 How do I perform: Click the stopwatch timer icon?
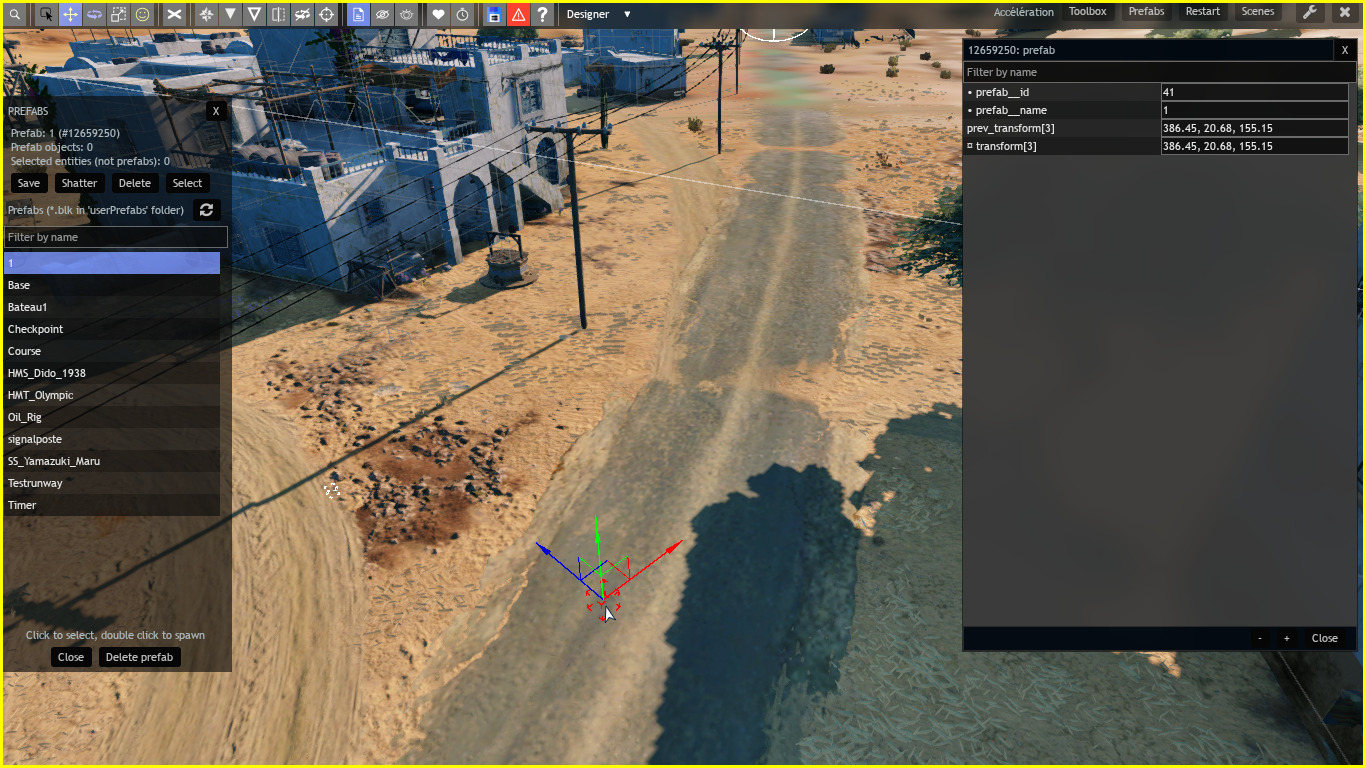tap(462, 15)
